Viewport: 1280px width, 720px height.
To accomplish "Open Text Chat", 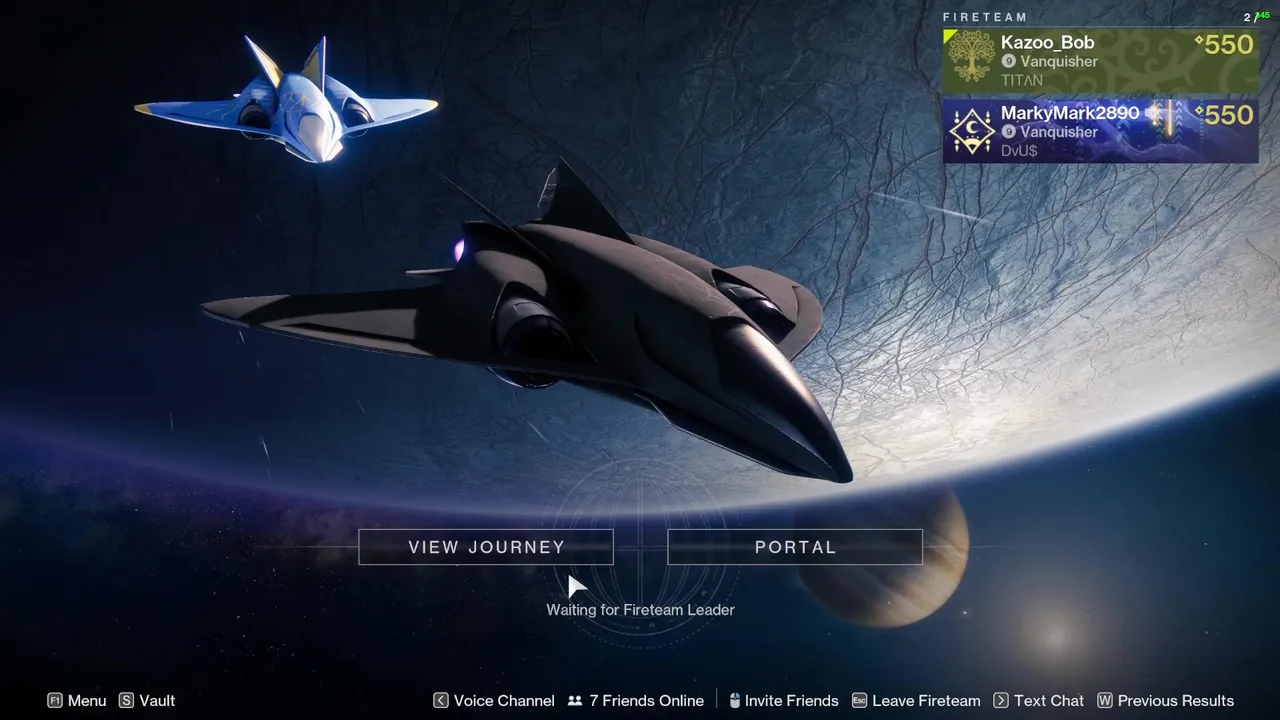I will [x=1039, y=701].
